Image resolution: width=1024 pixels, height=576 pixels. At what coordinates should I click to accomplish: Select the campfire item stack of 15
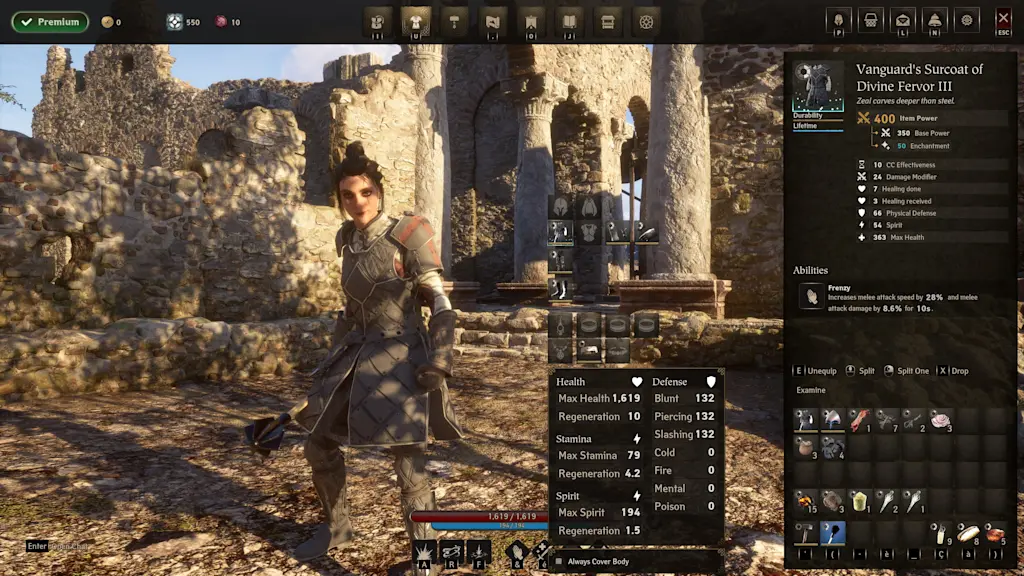[x=806, y=500]
